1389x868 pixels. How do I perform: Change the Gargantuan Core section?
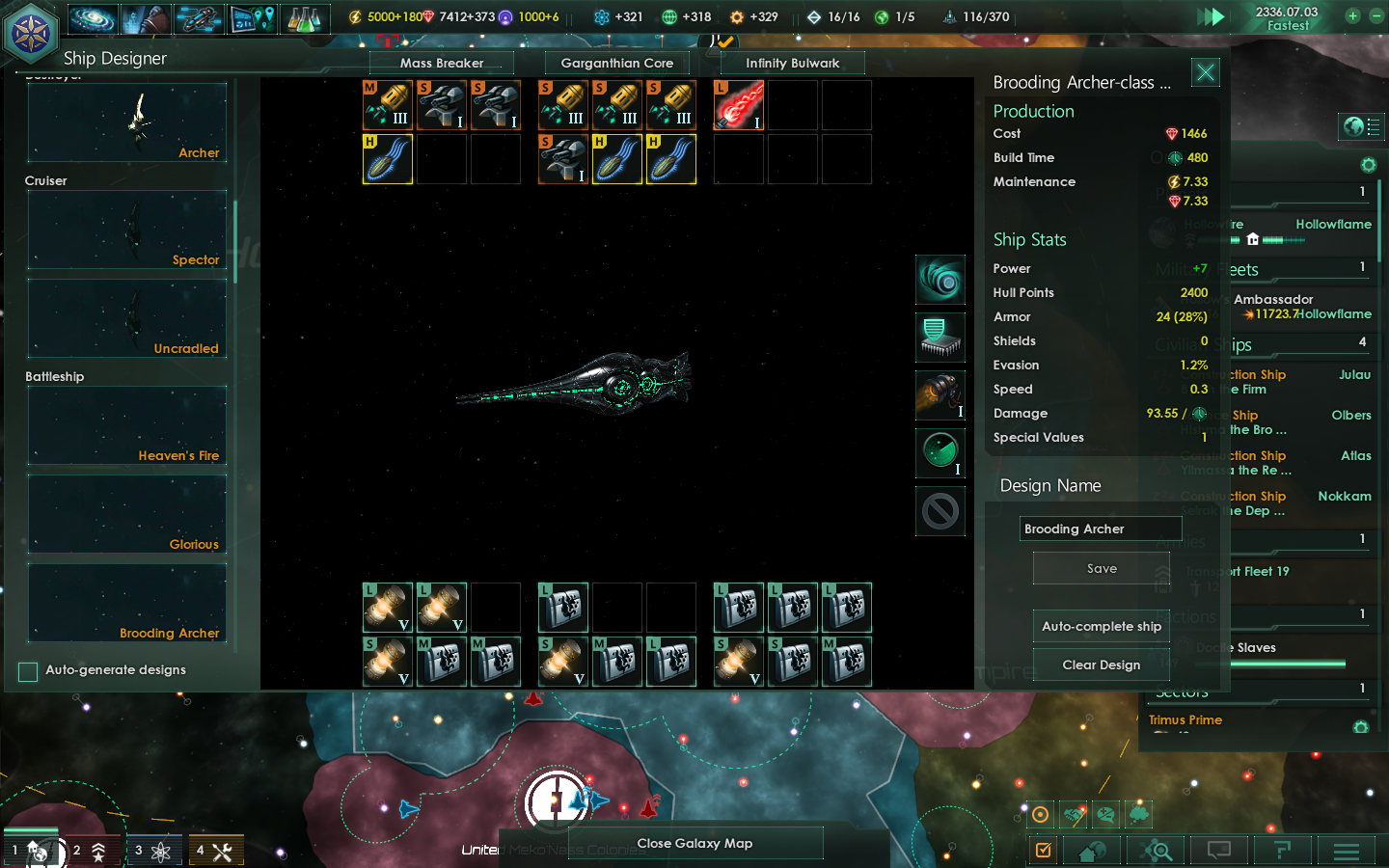617,64
